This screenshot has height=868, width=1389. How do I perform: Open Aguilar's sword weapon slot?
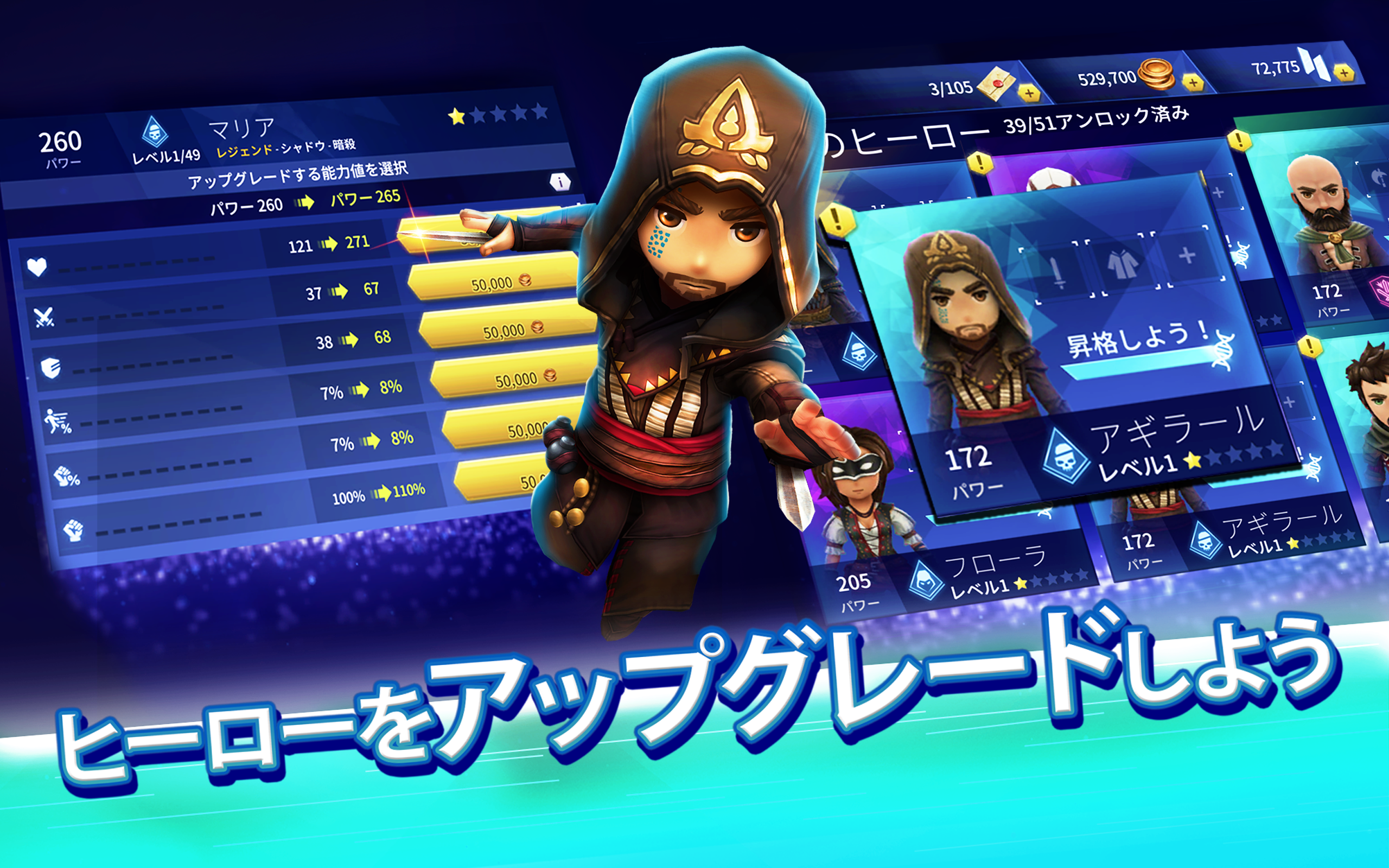[1057, 272]
